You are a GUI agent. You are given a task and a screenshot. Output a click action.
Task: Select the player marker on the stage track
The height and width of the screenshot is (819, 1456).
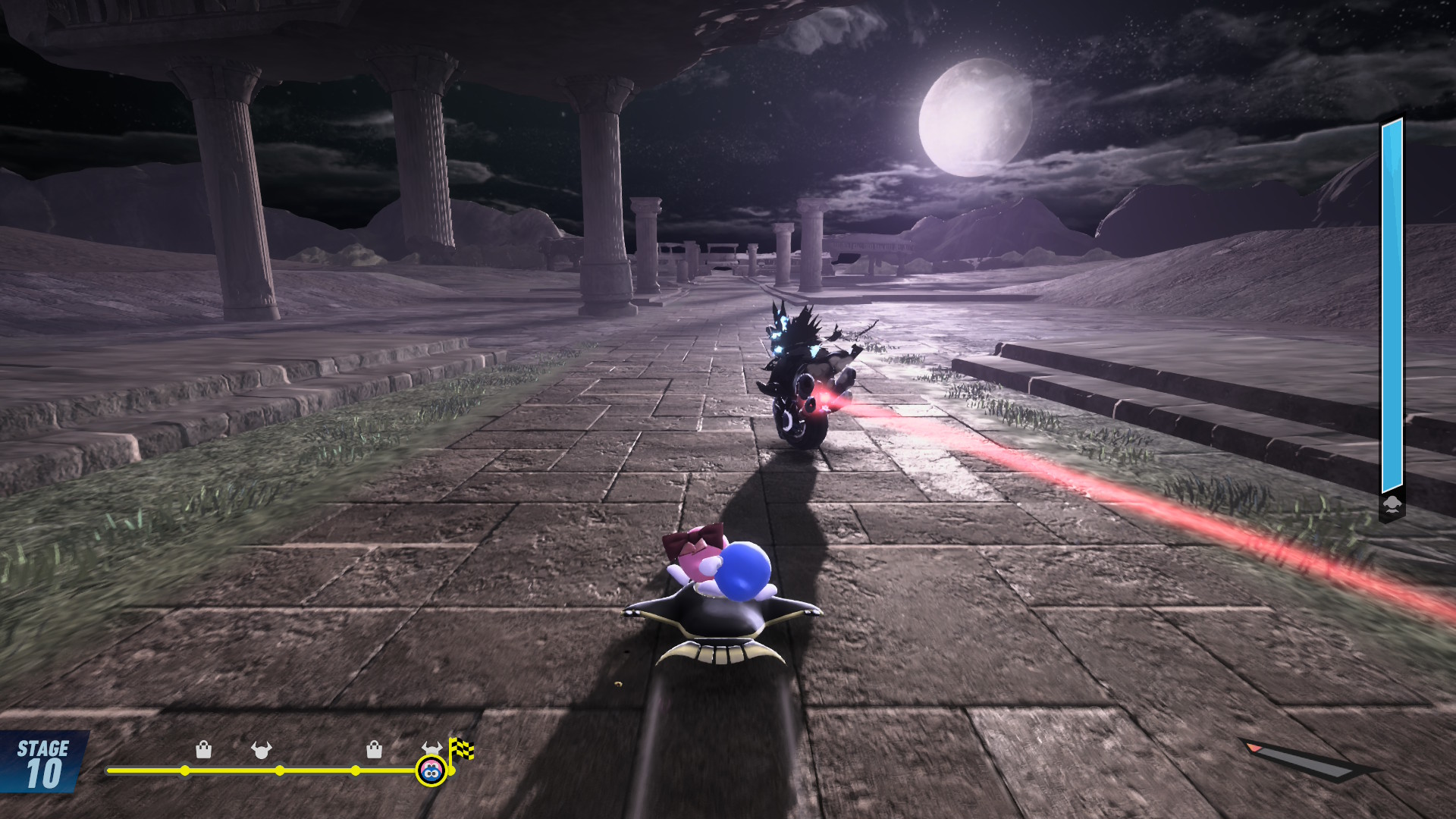coord(431,771)
